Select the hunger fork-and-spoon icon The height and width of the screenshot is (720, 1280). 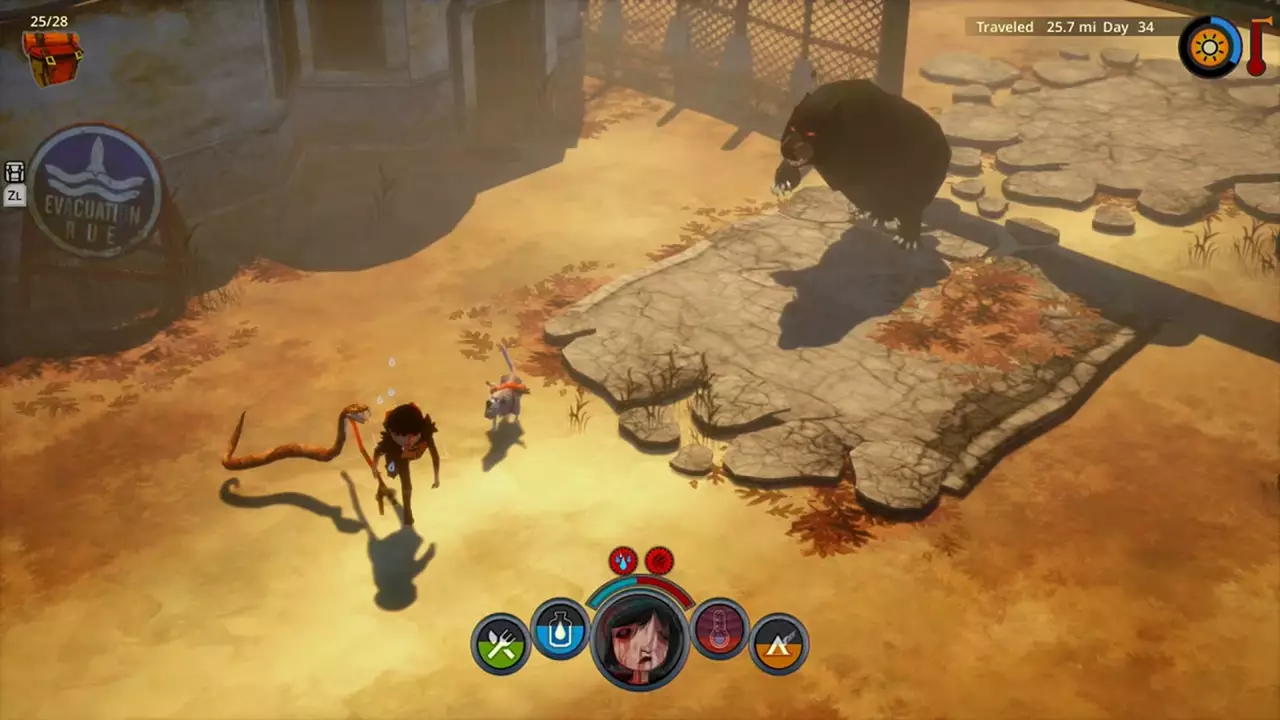[500, 640]
